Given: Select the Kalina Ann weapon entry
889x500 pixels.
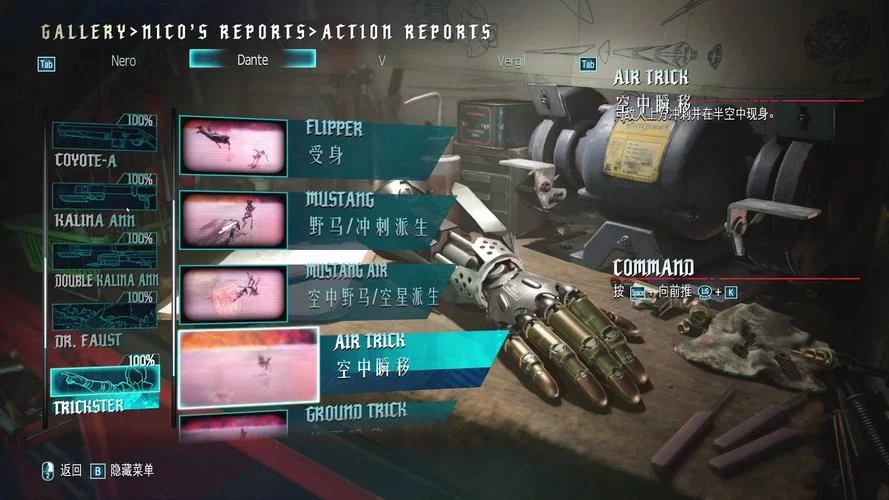Looking at the screenshot, I should point(104,202).
